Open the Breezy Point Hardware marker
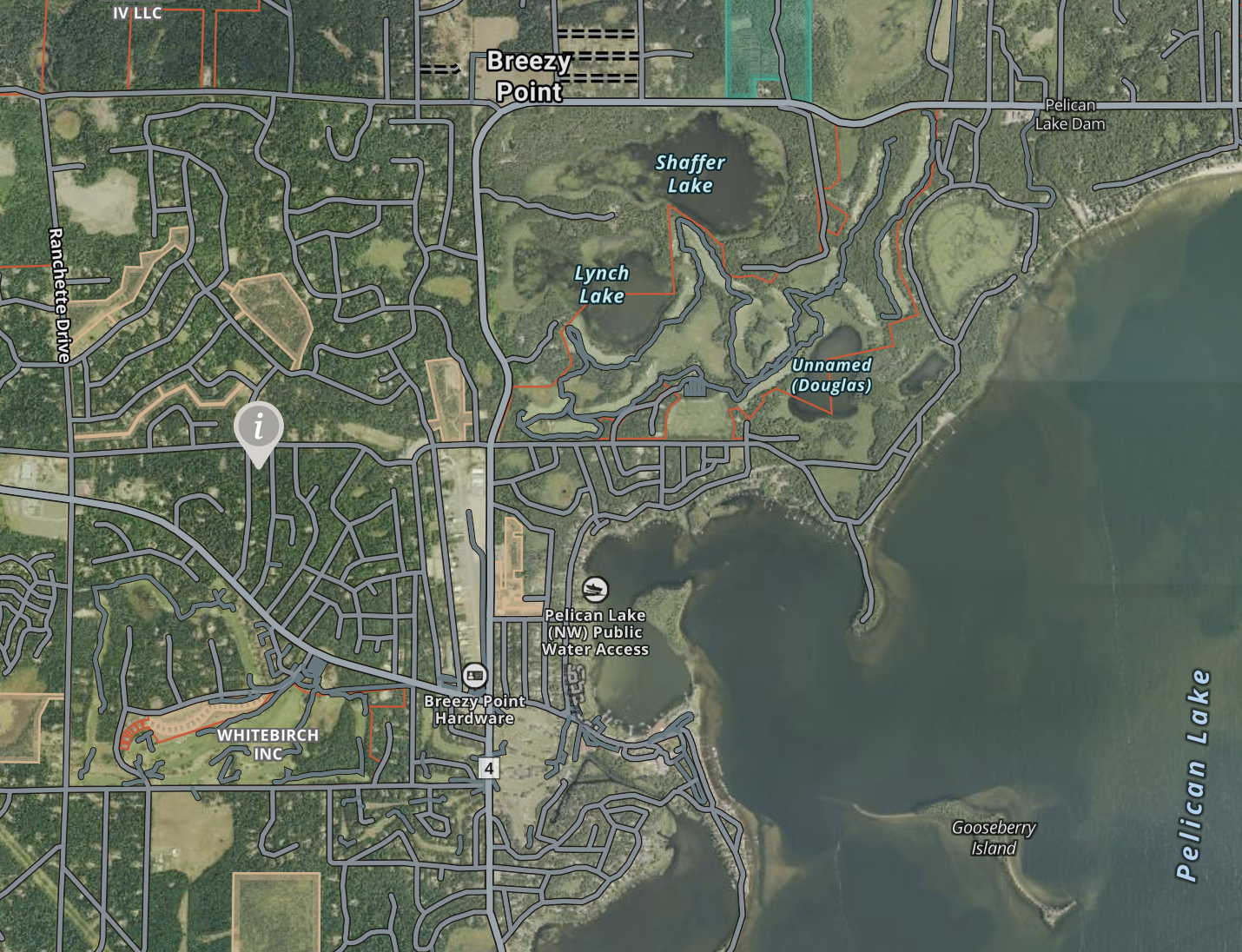The image size is (1242, 952). tap(474, 675)
